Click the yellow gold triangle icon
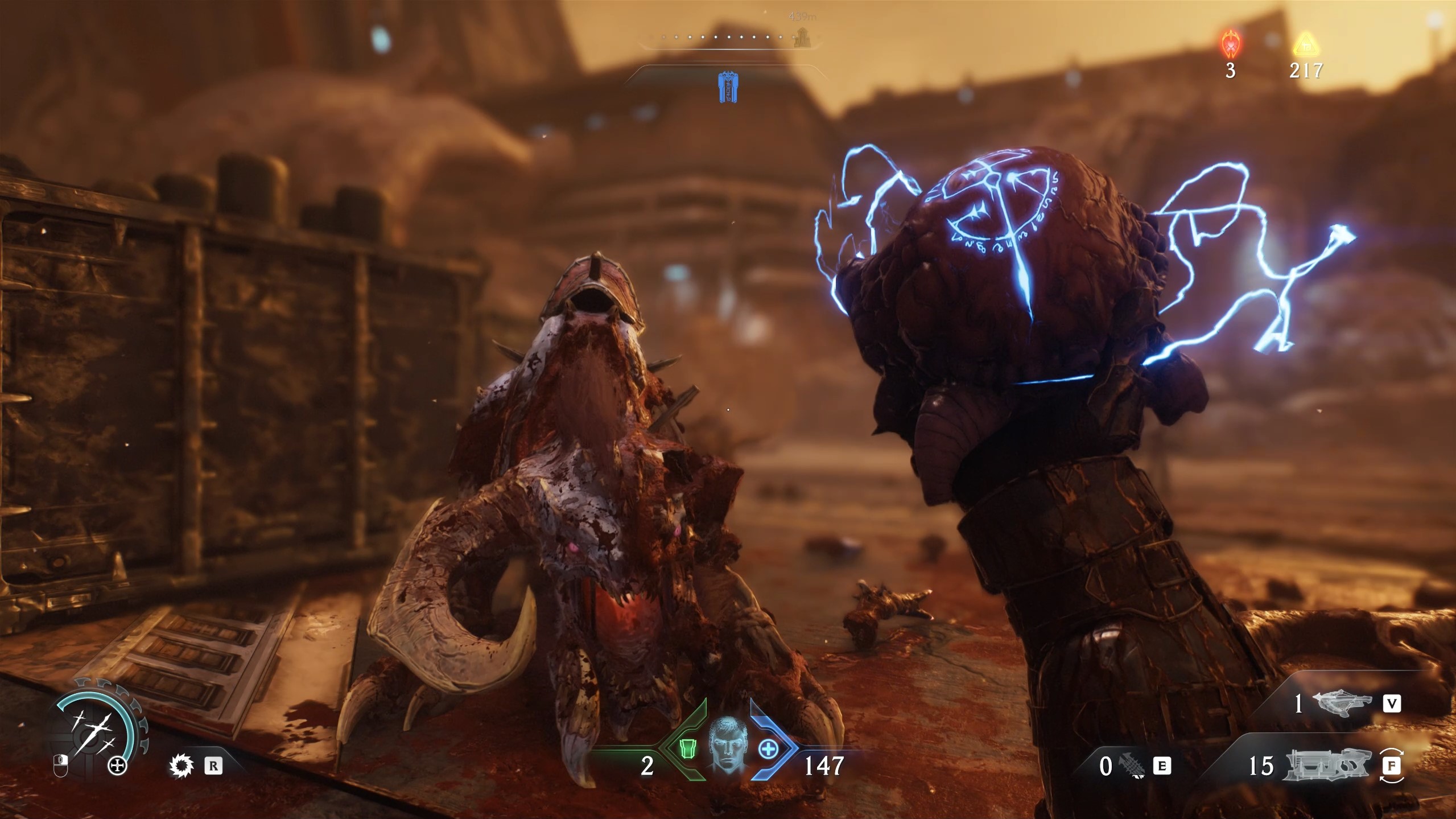Viewport: 1456px width, 819px height. (x=1305, y=44)
